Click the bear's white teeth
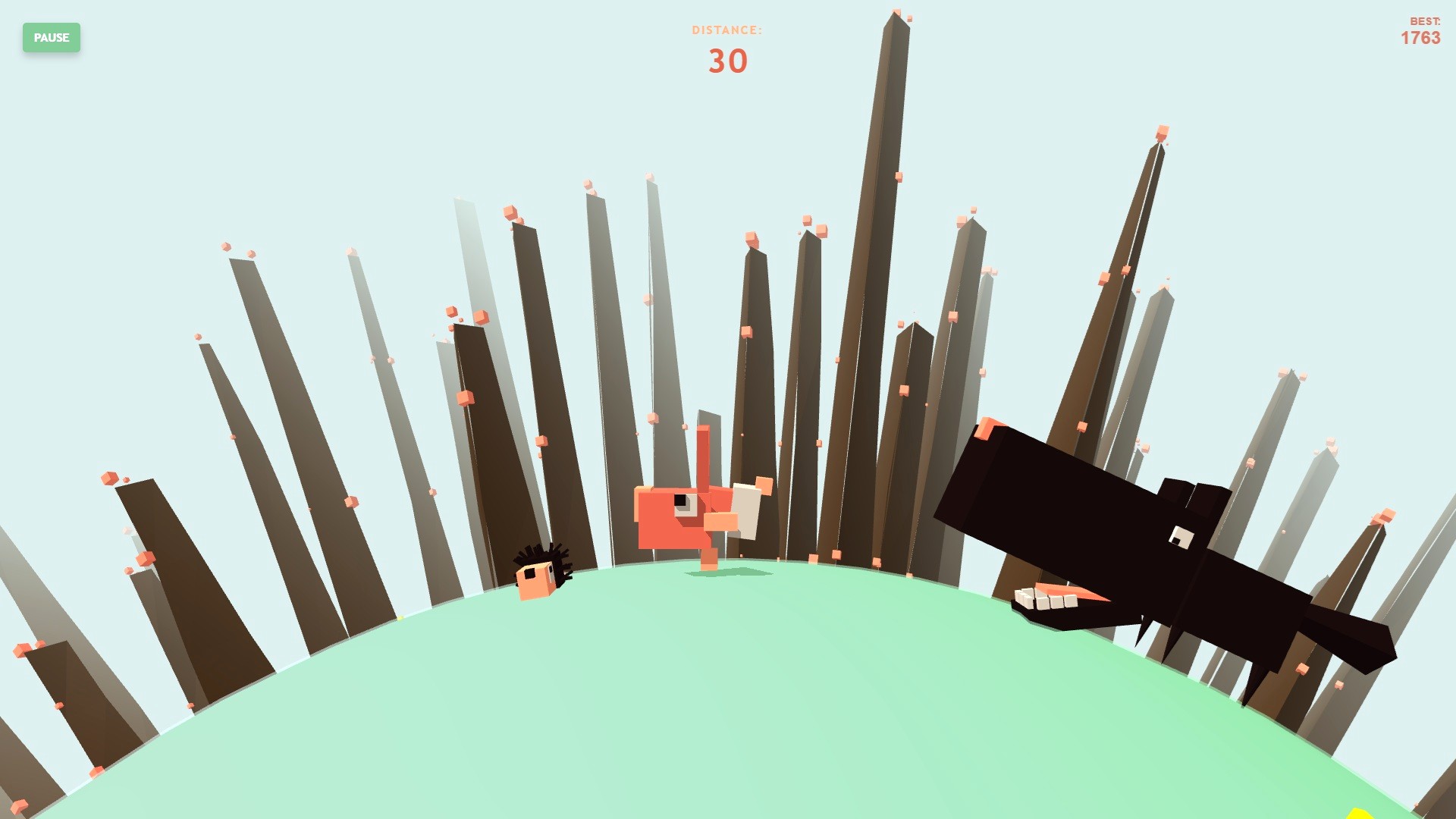Image resolution: width=1456 pixels, height=819 pixels. (x=1043, y=601)
